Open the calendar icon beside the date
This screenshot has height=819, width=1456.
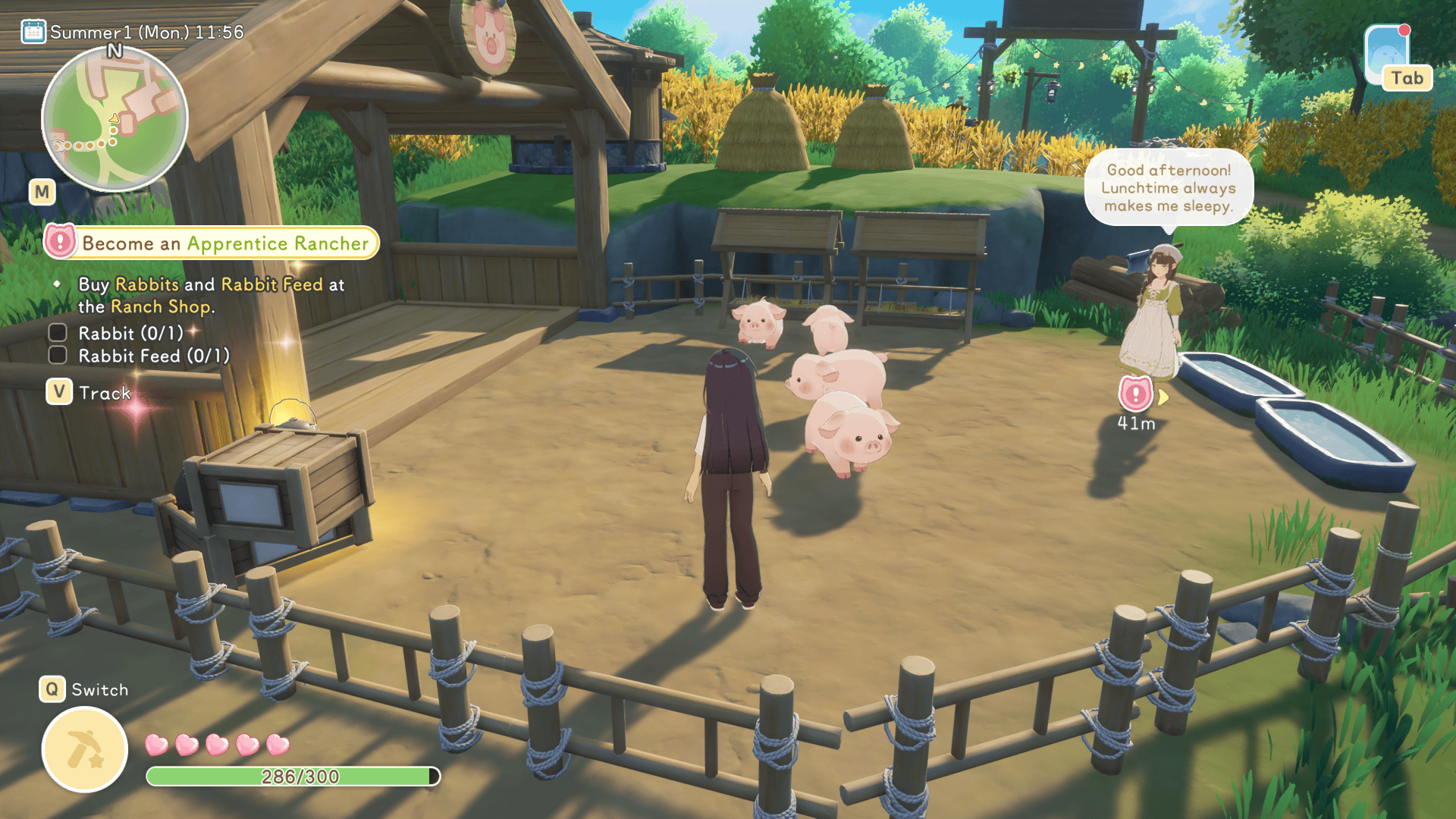point(33,32)
